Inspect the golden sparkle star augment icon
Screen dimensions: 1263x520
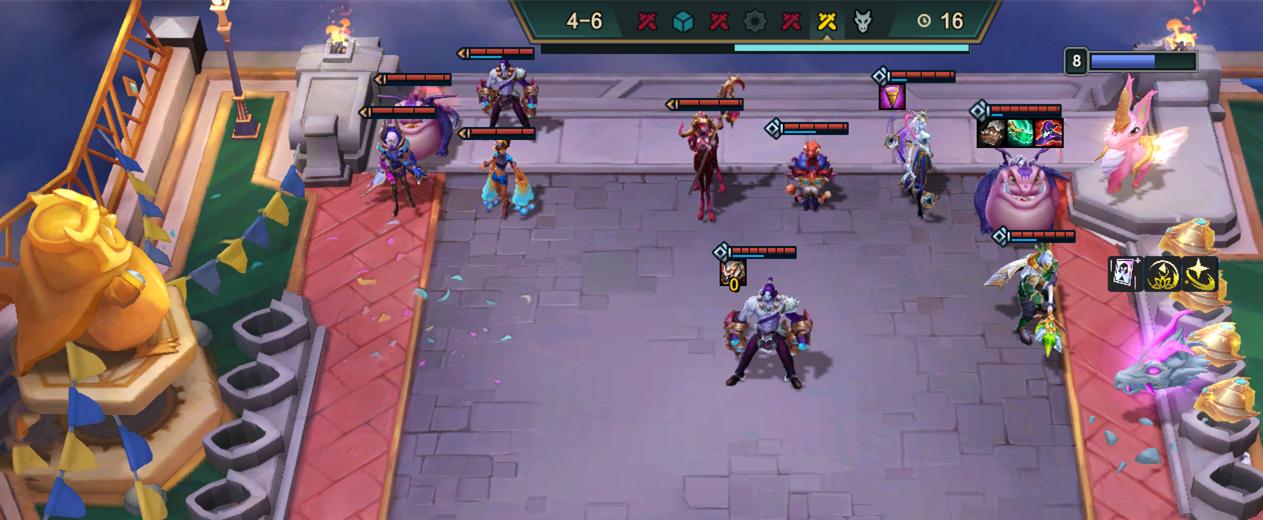(x=1199, y=273)
